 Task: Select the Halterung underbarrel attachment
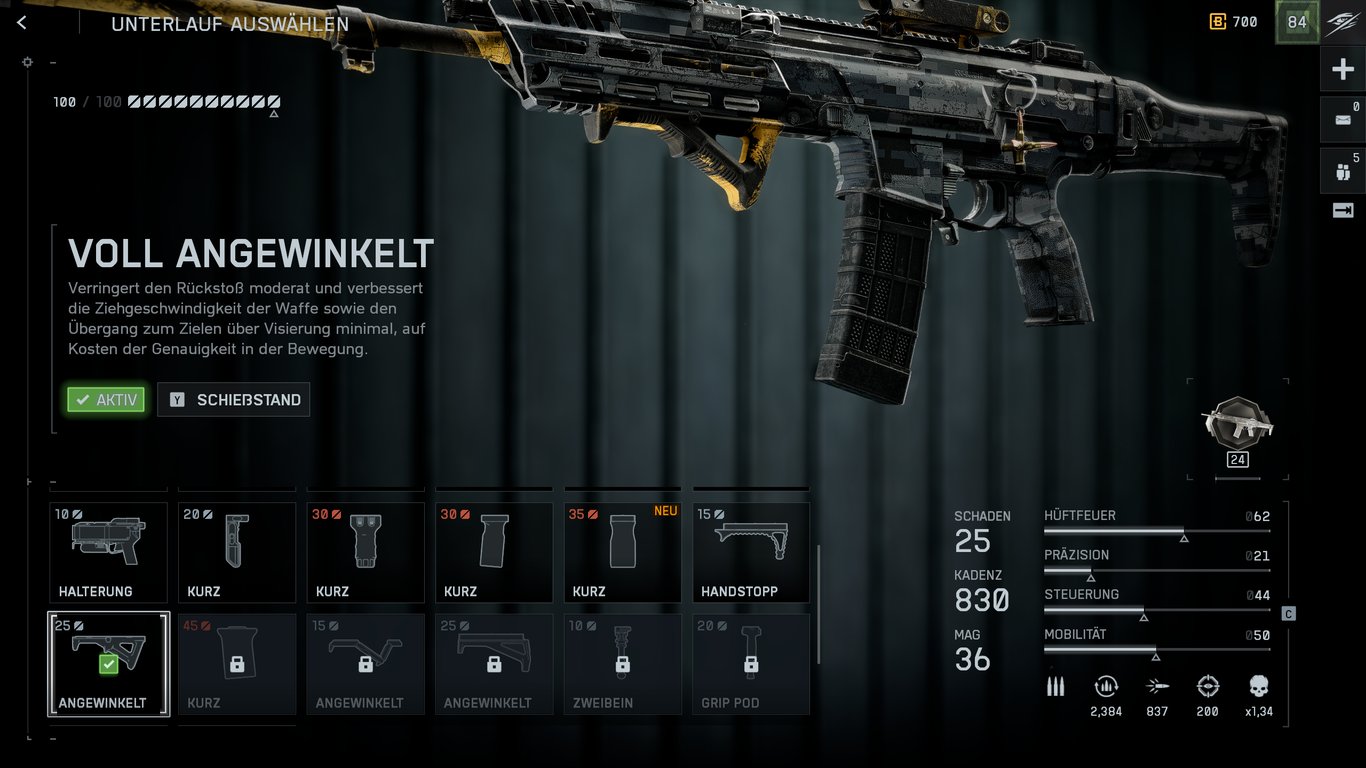[109, 552]
